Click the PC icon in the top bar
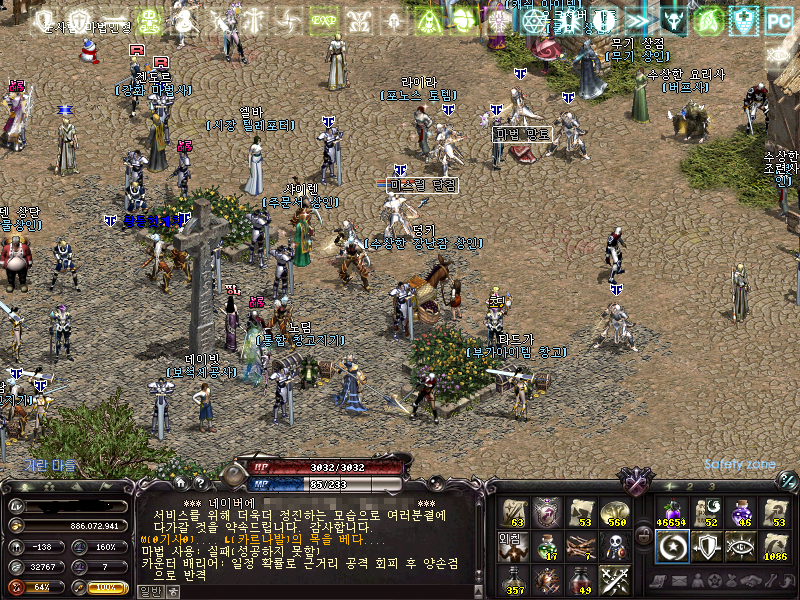 coord(778,19)
